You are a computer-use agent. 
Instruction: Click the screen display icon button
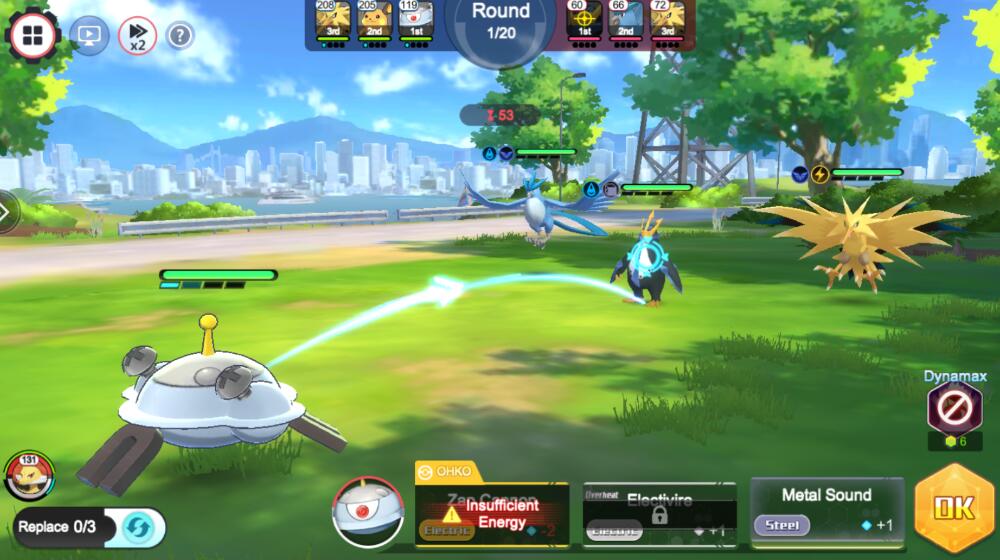pos(89,36)
